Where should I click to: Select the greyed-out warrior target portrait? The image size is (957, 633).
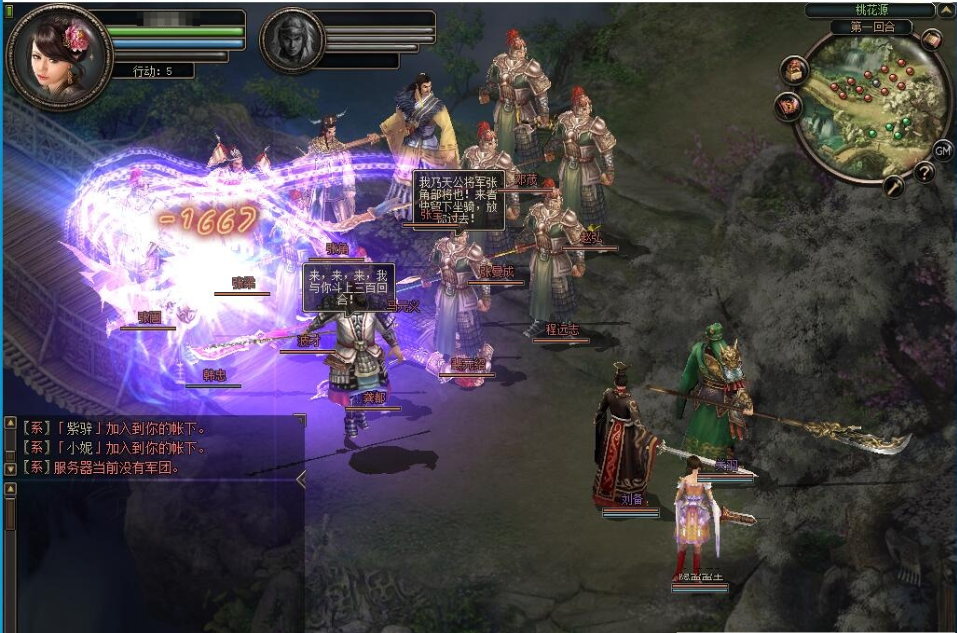[292, 41]
